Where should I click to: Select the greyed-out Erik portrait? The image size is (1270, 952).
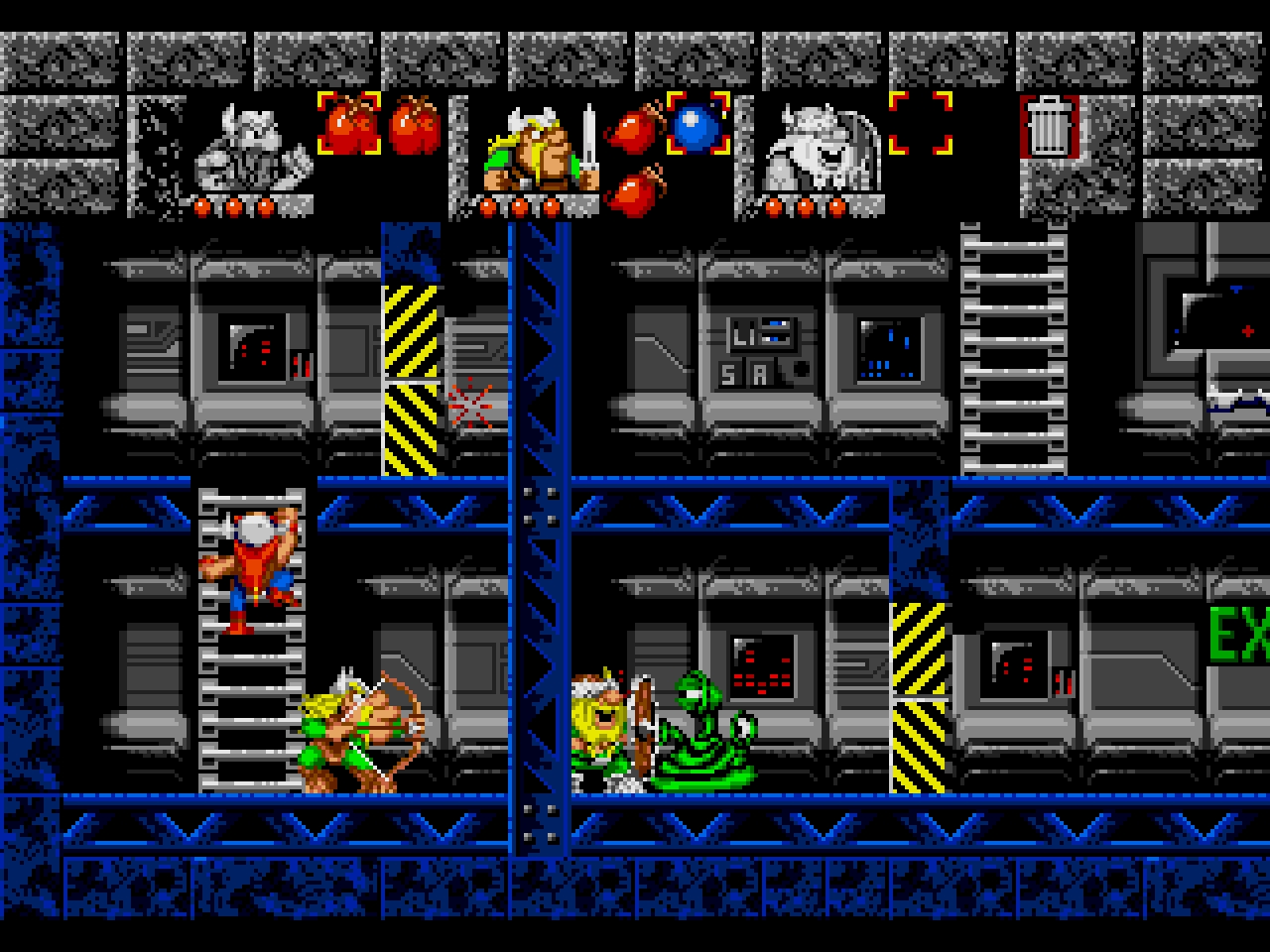249,149
